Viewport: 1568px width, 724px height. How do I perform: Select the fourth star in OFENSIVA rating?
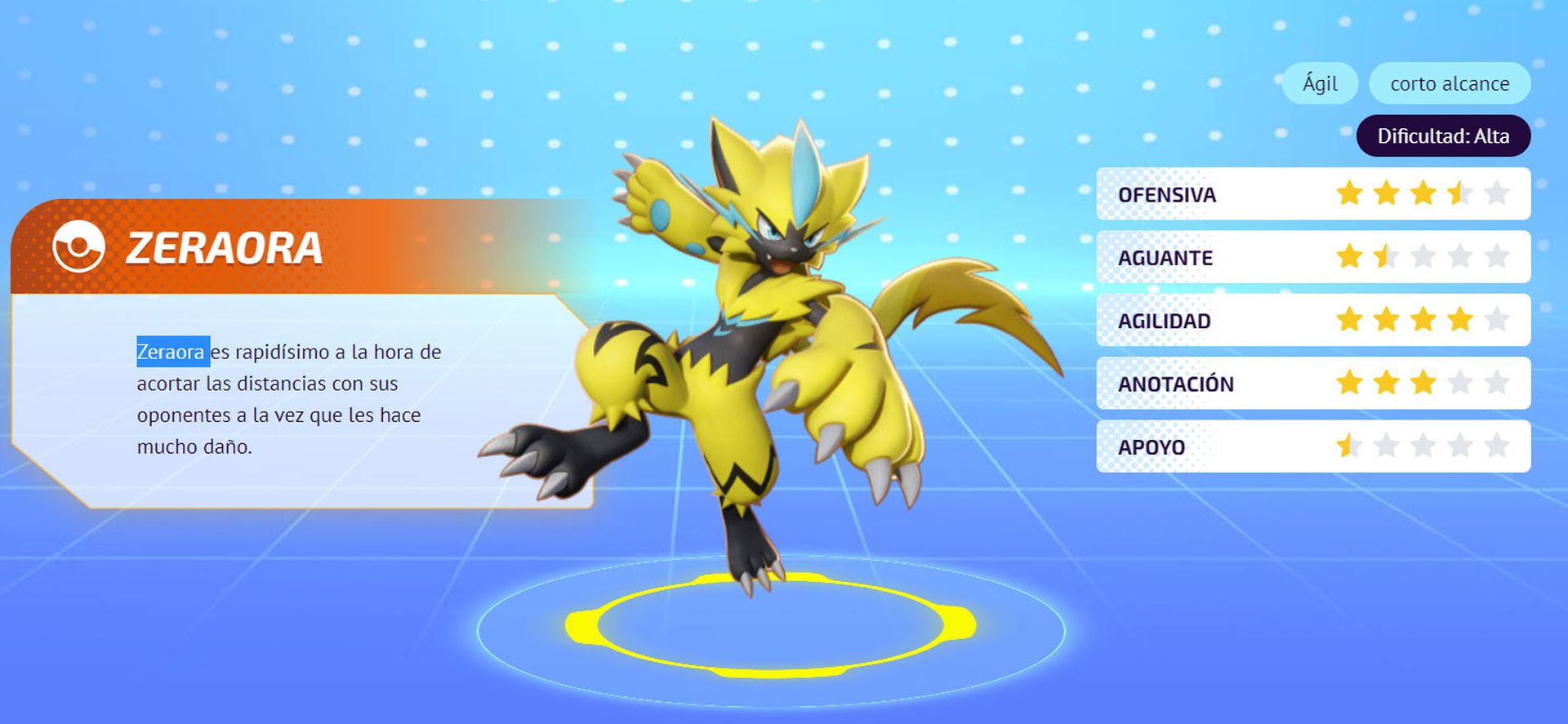click(x=1460, y=193)
